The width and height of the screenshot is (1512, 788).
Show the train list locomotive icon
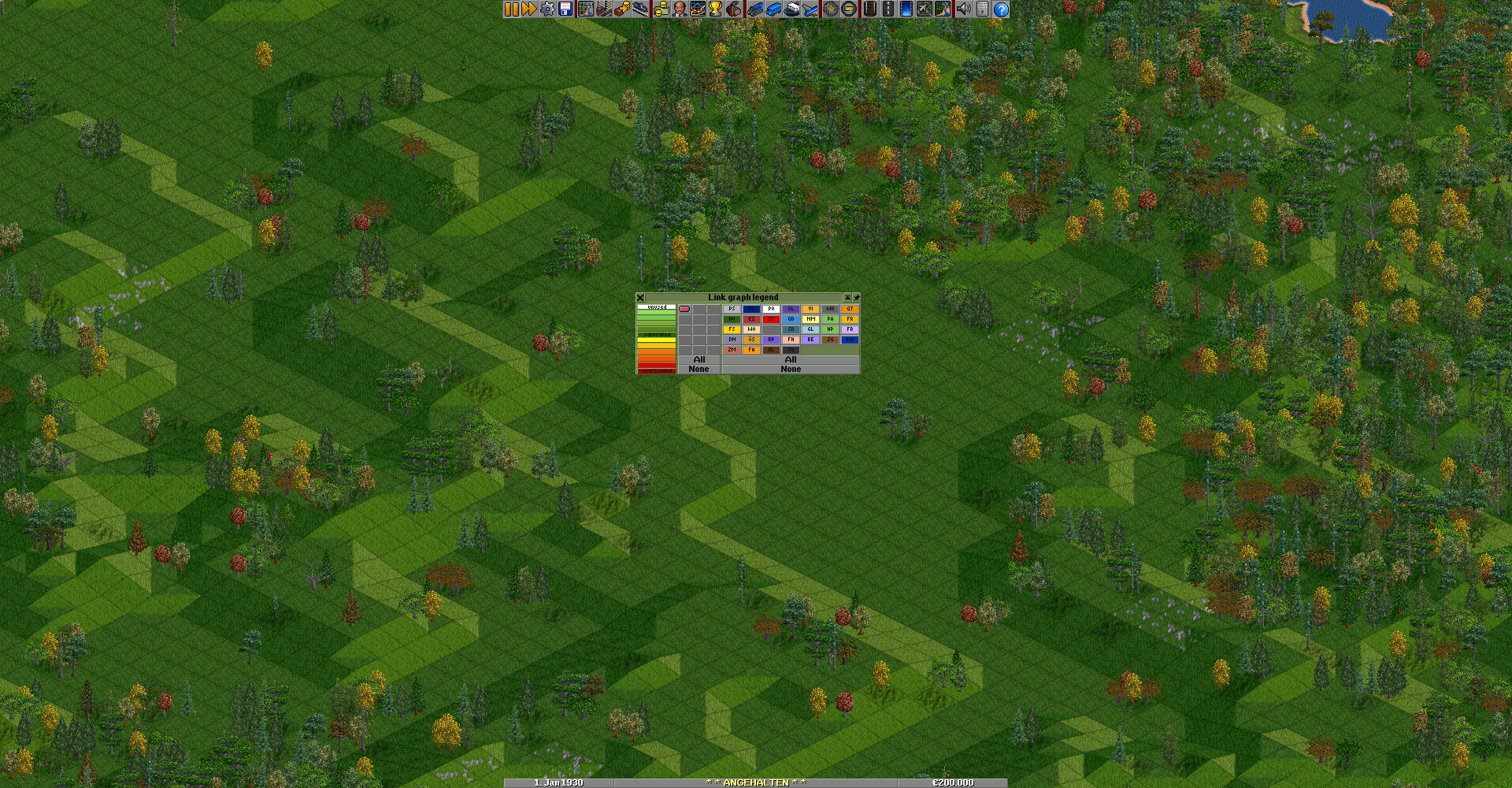coord(755,9)
